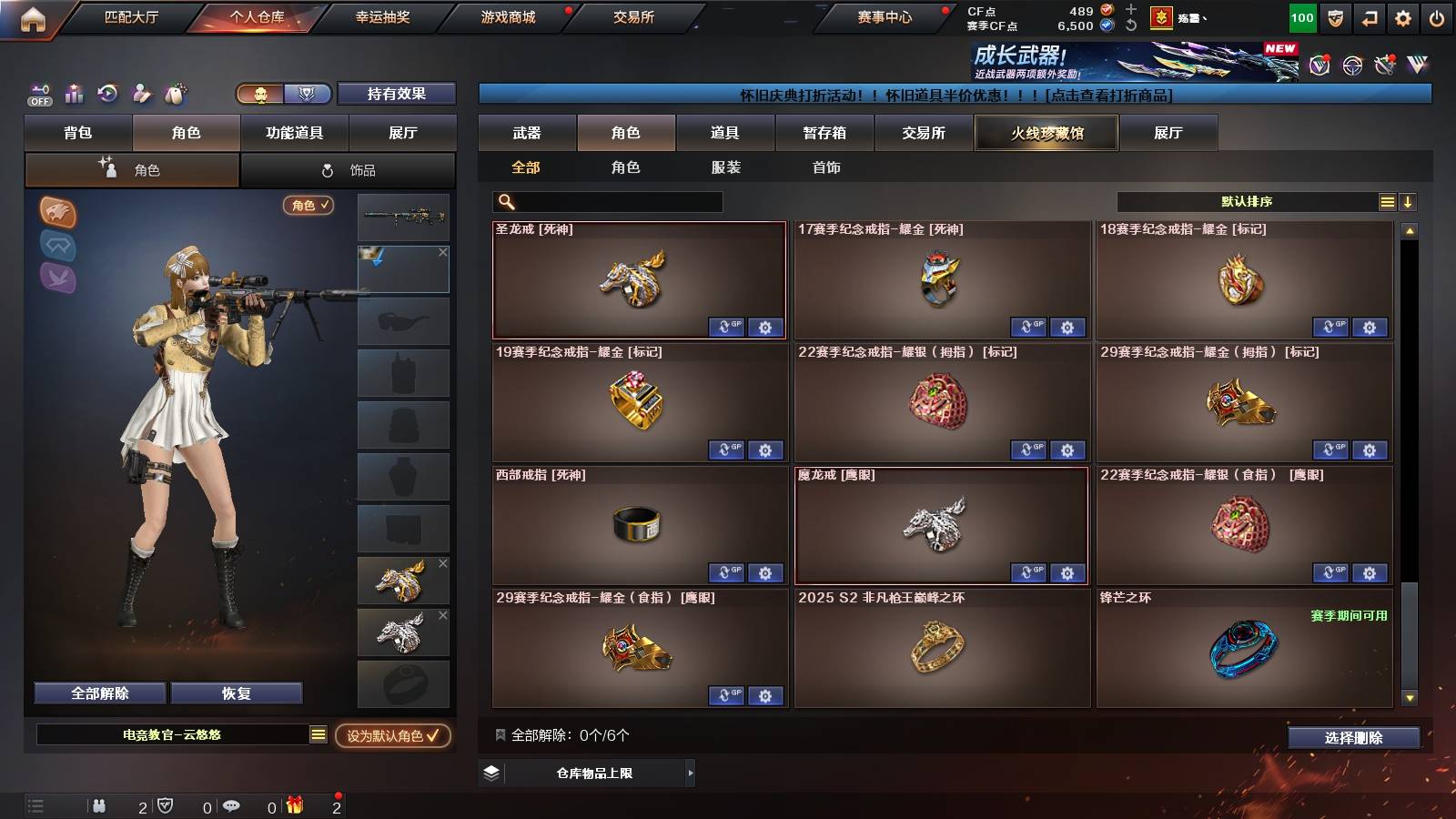Click the 选择删除 button at bottom-right
This screenshot has width=1456, height=819.
click(1353, 738)
